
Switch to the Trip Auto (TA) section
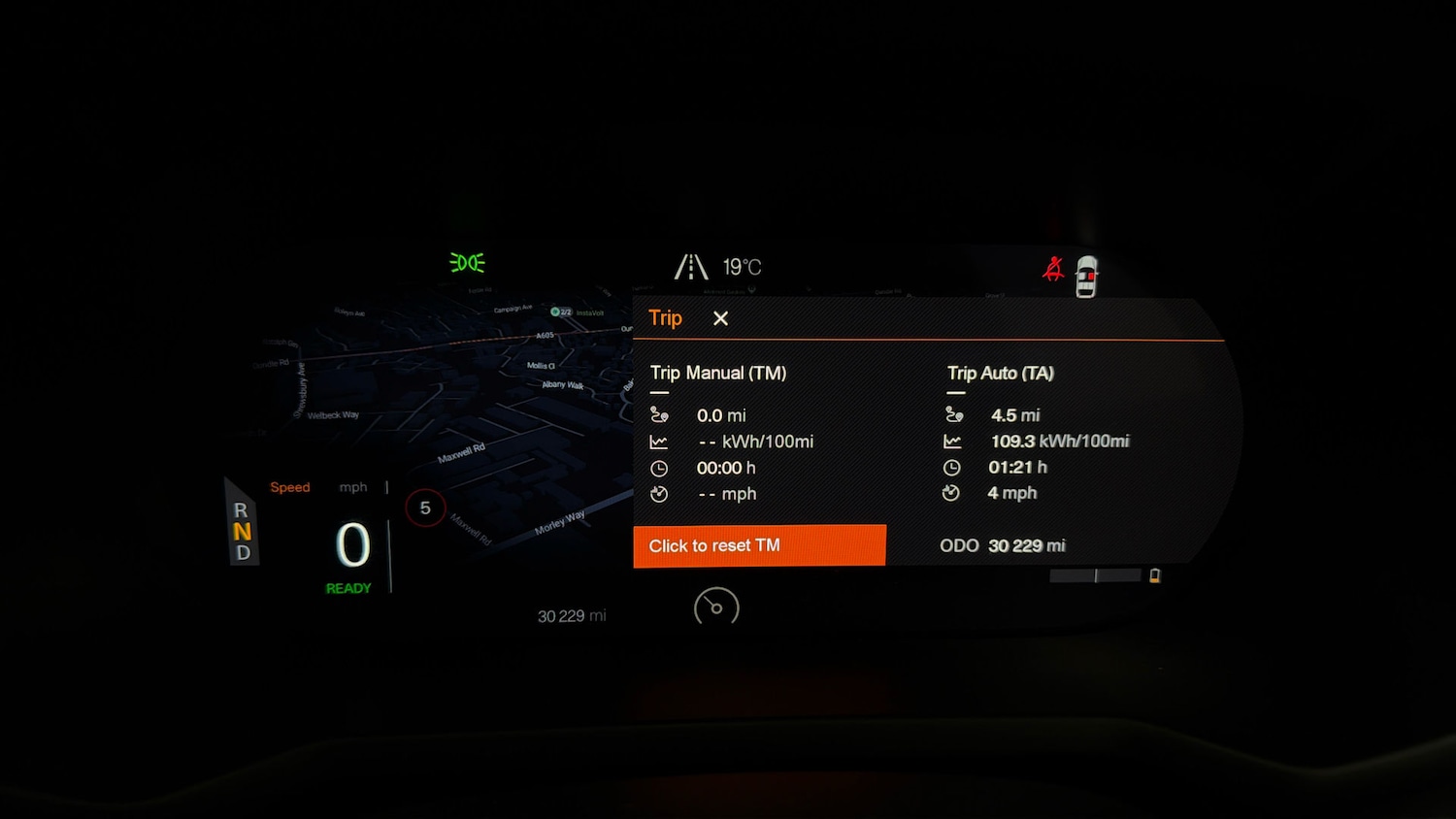point(1001,373)
